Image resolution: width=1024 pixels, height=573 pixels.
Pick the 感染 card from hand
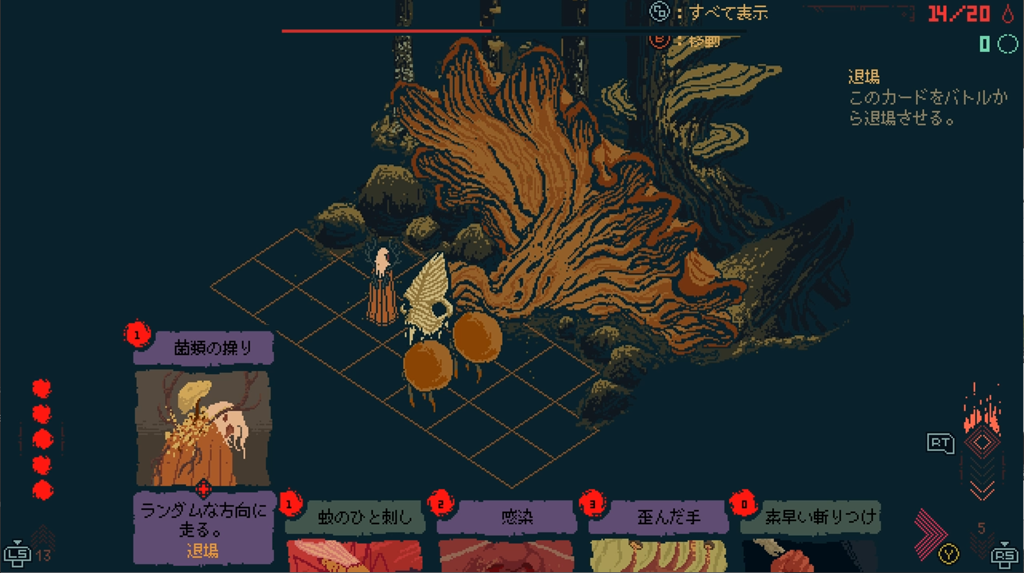pyautogui.click(x=505, y=536)
